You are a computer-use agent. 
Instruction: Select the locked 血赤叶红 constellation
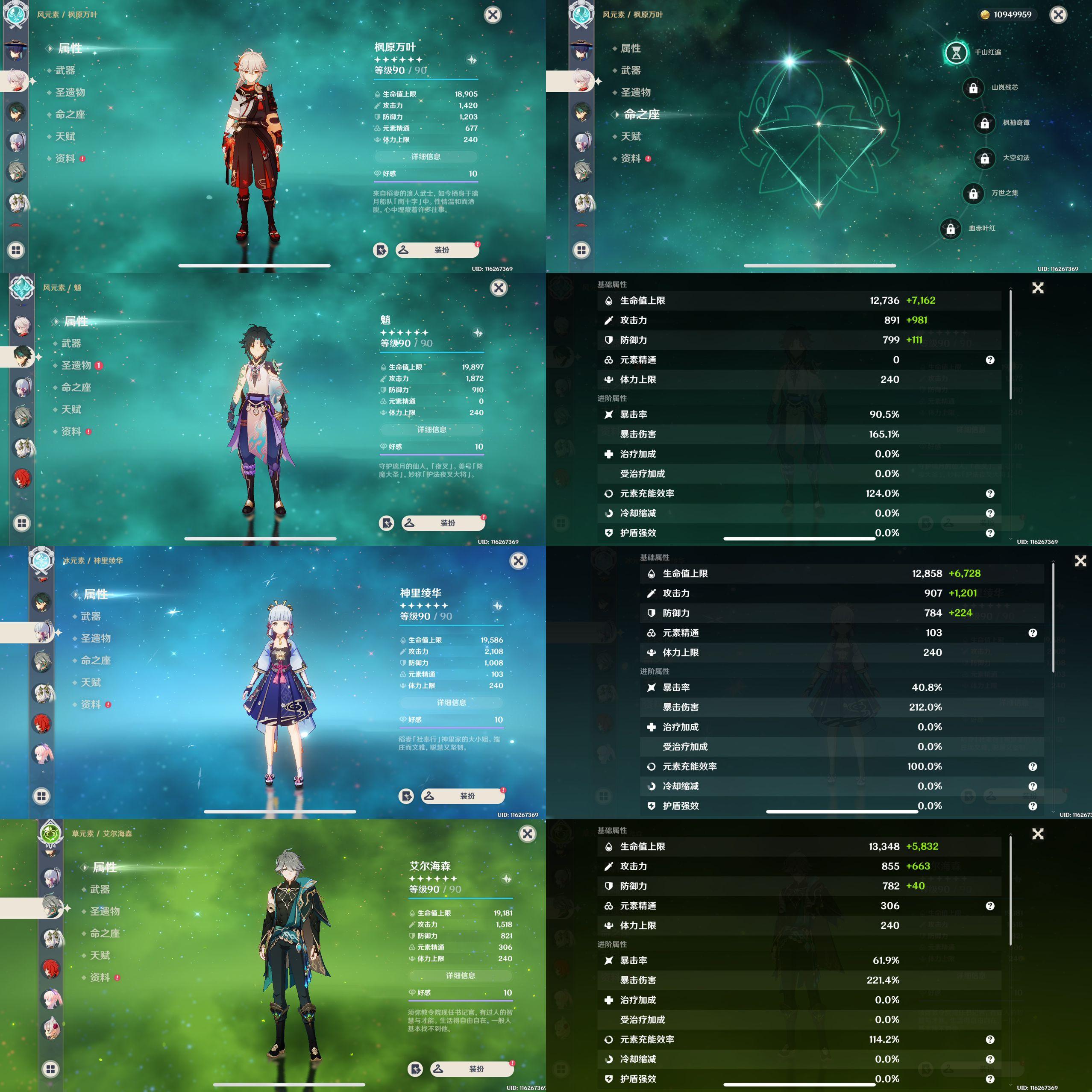pyautogui.click(x=950, y=229)
